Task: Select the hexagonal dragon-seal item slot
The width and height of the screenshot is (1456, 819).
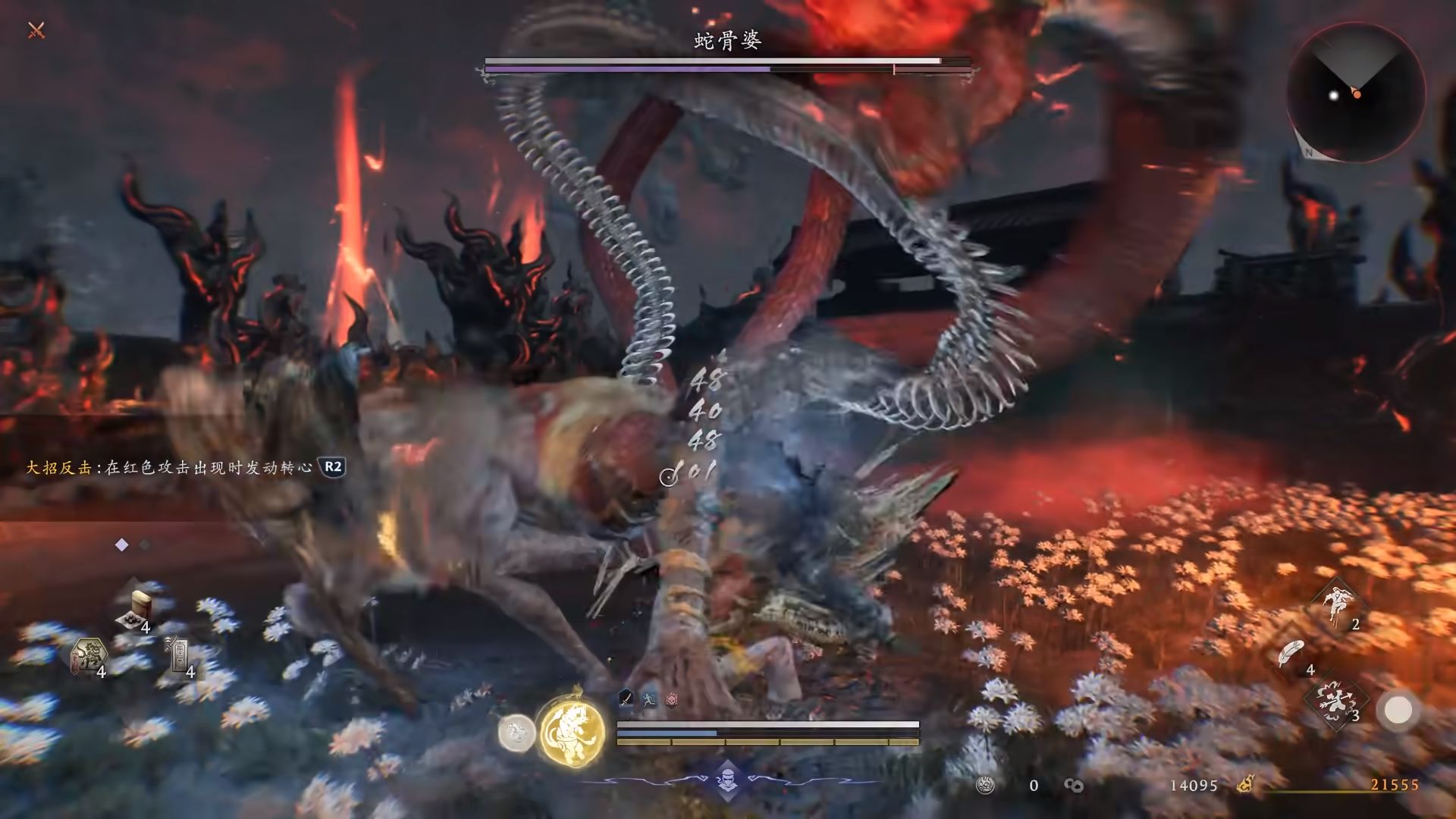Action: [x=89, y=656]
